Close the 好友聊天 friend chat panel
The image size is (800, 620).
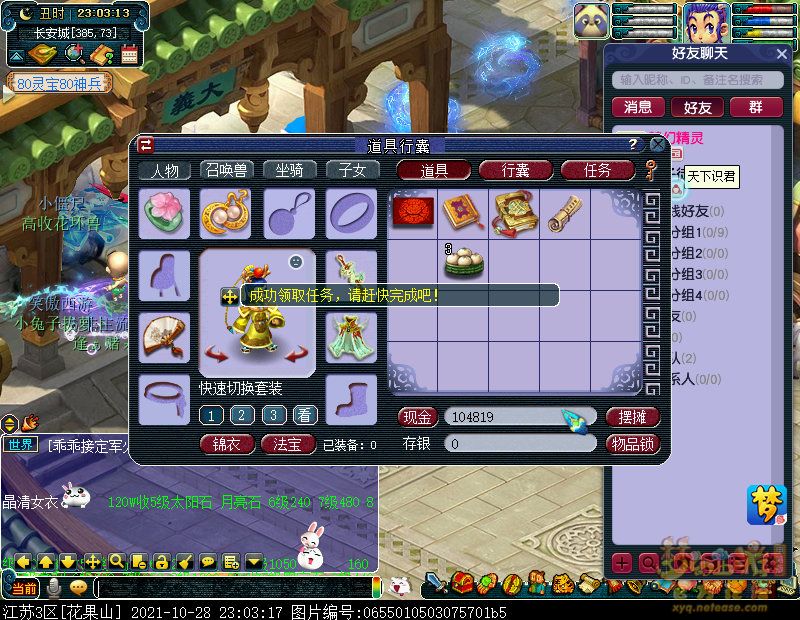783,53
